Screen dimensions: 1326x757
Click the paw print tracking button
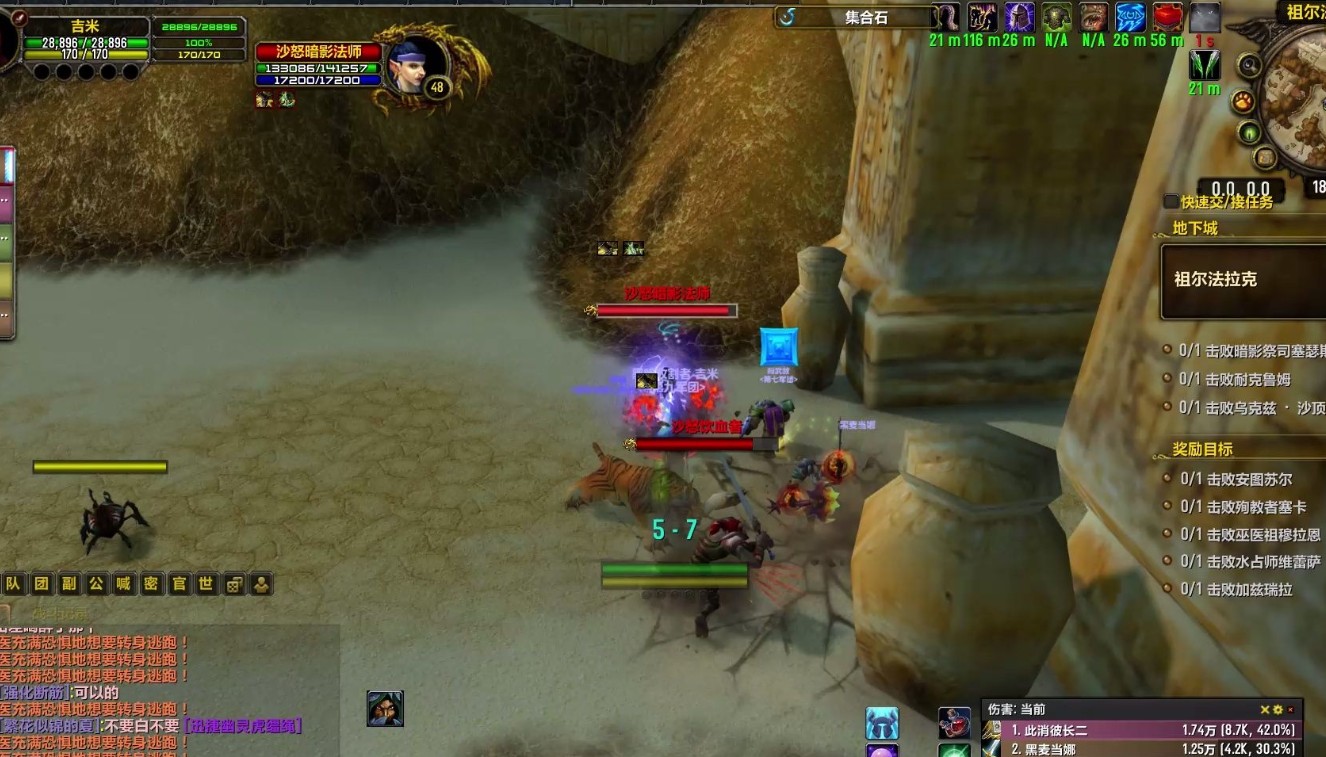(x=1243, y=101)
